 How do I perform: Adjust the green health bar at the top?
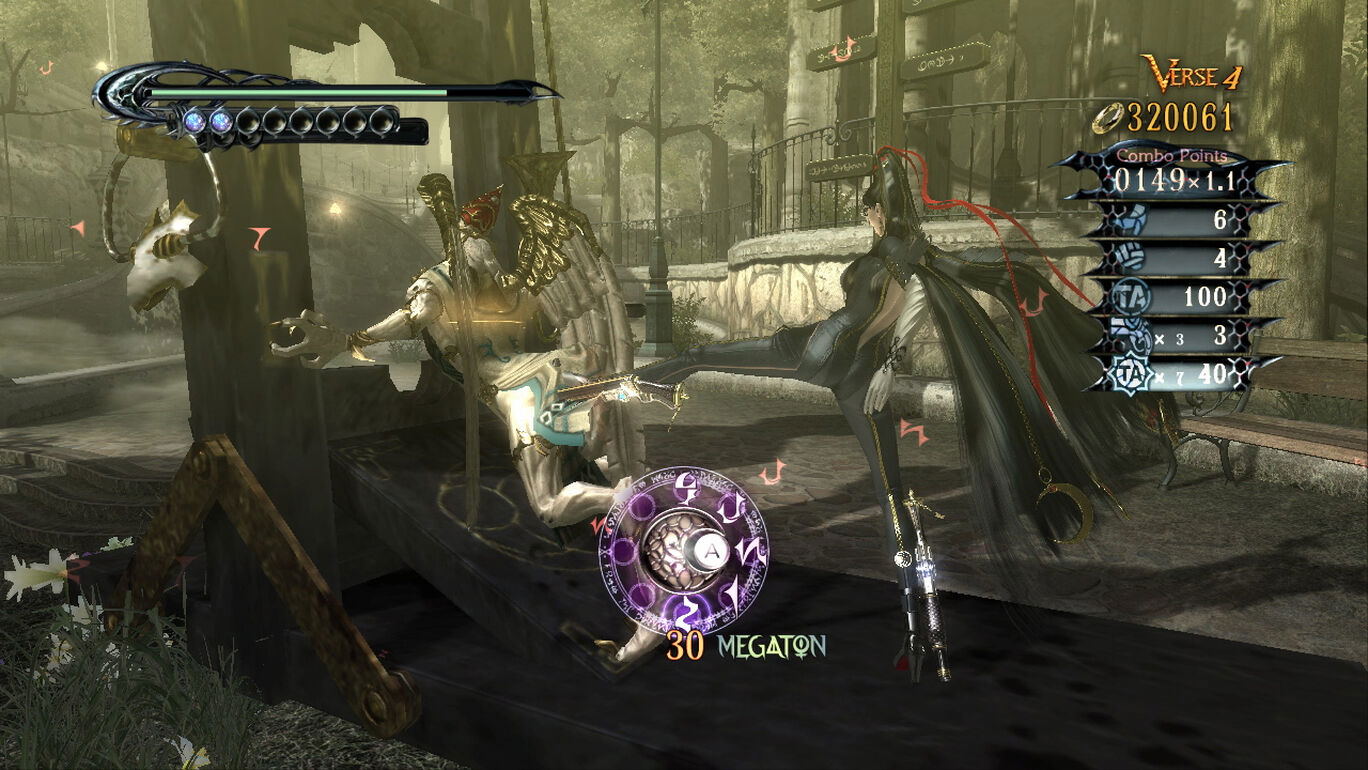coord(300,92)
